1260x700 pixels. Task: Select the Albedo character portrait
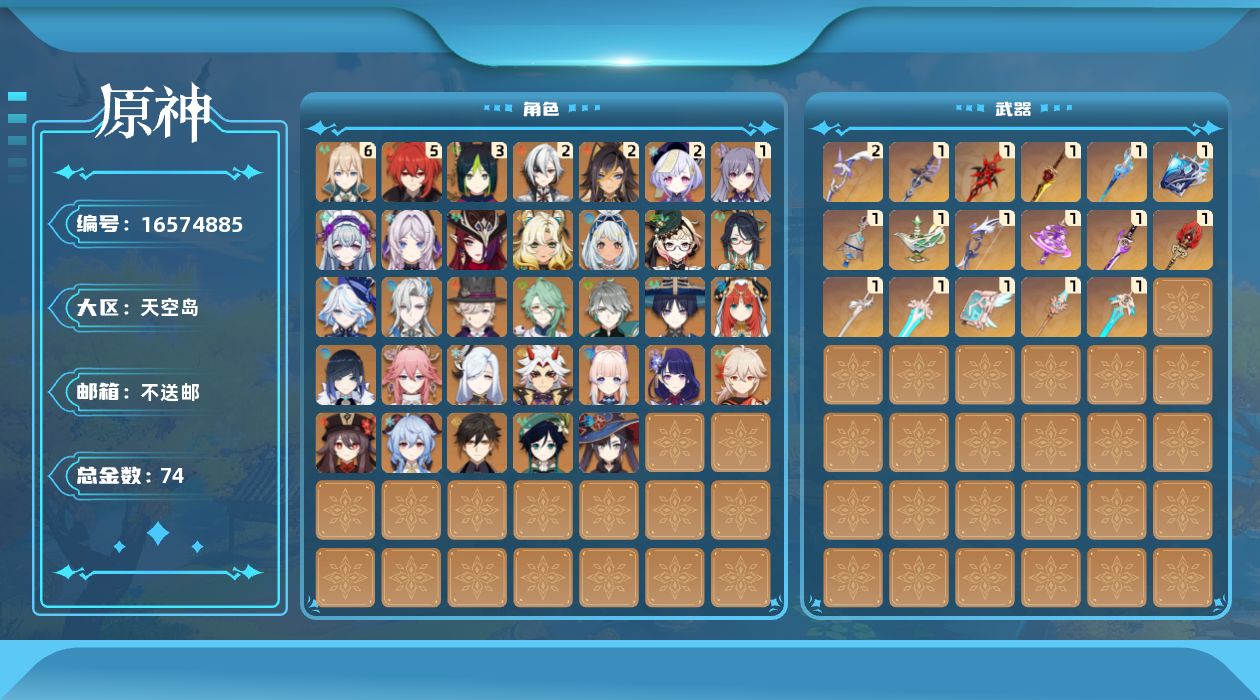[x=346, y=172]
